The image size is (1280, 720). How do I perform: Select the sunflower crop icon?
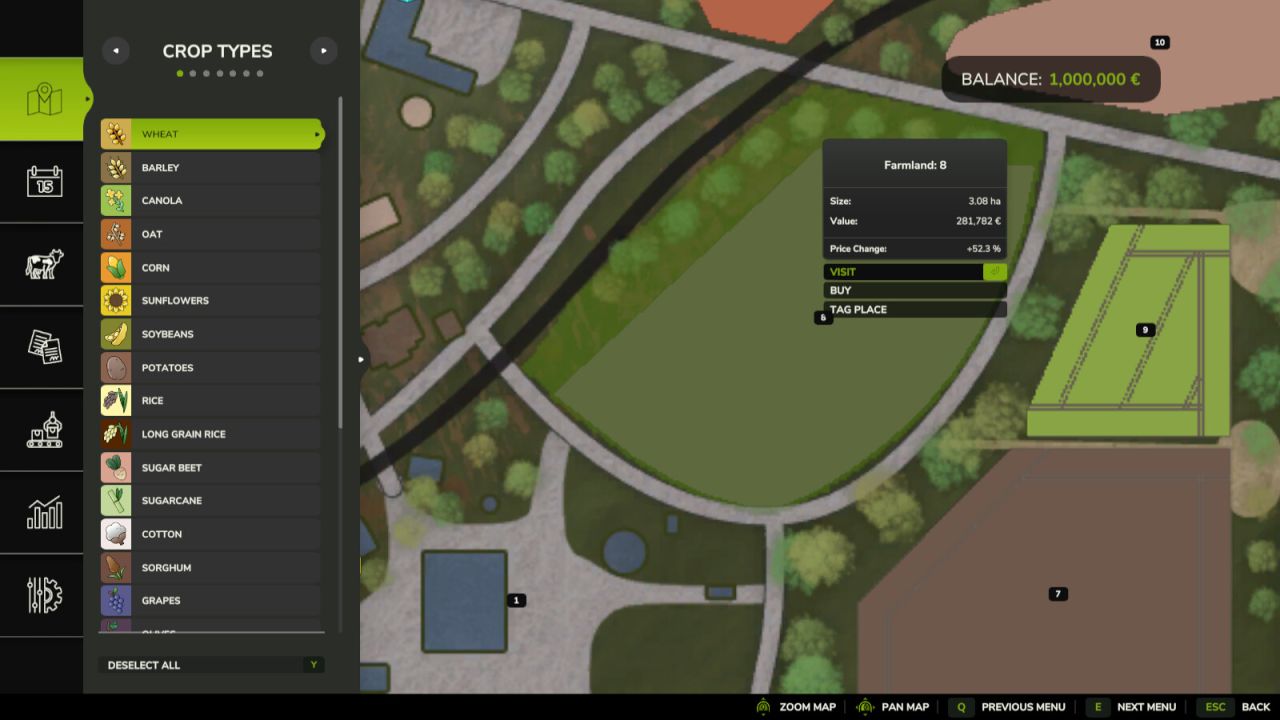tap(115, 300)
